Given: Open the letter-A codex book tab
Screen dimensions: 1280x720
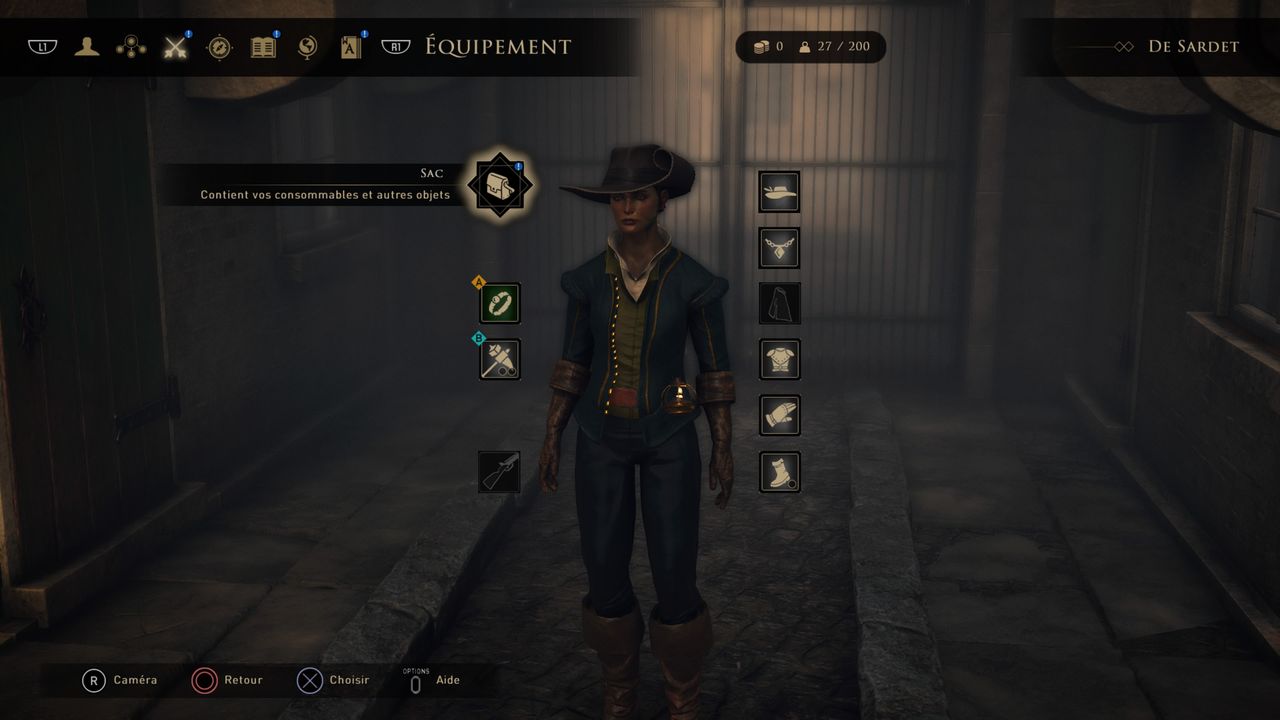Looking at the screenshot, I should click(x=351, y=47).
